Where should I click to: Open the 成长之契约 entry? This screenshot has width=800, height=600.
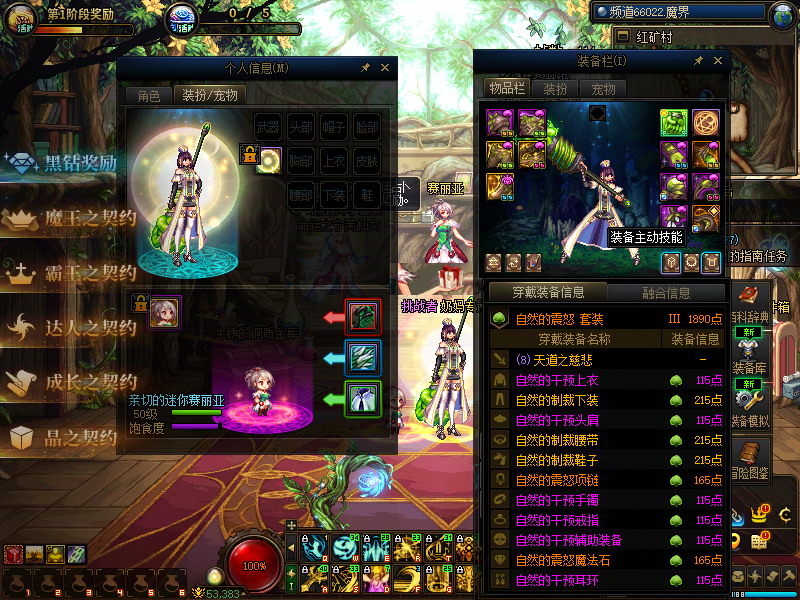click(88, 382)
